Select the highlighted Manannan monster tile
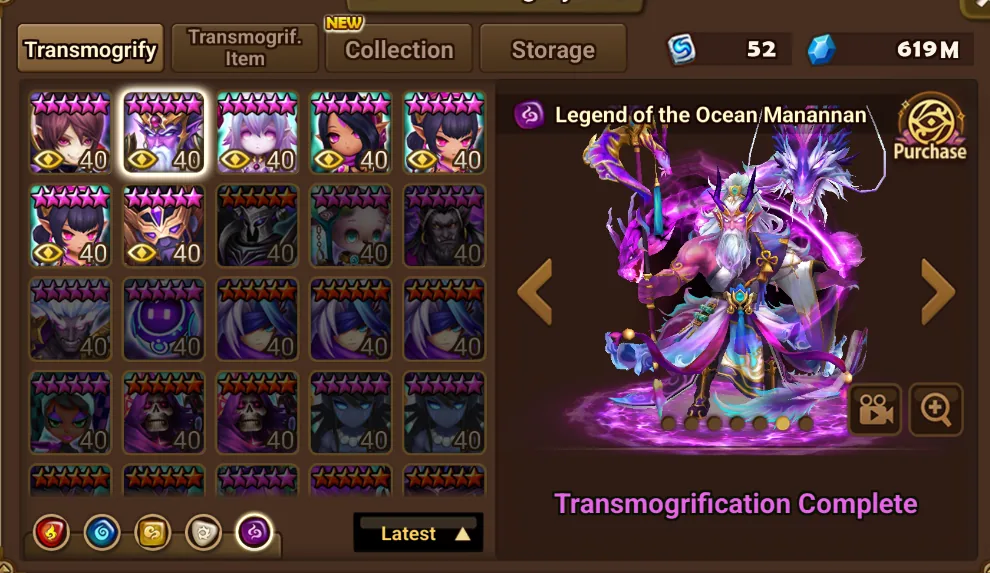The width and height of the screenshot is (990, 573). point(164,133)
